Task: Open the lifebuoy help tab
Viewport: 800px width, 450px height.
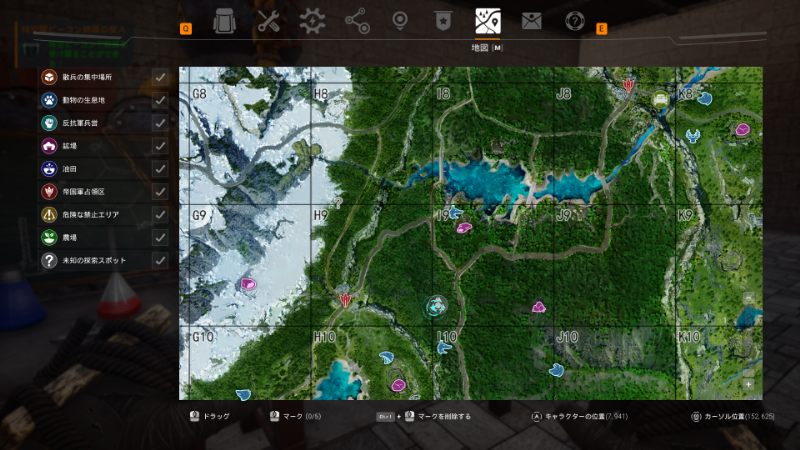Action: [575, 20]
